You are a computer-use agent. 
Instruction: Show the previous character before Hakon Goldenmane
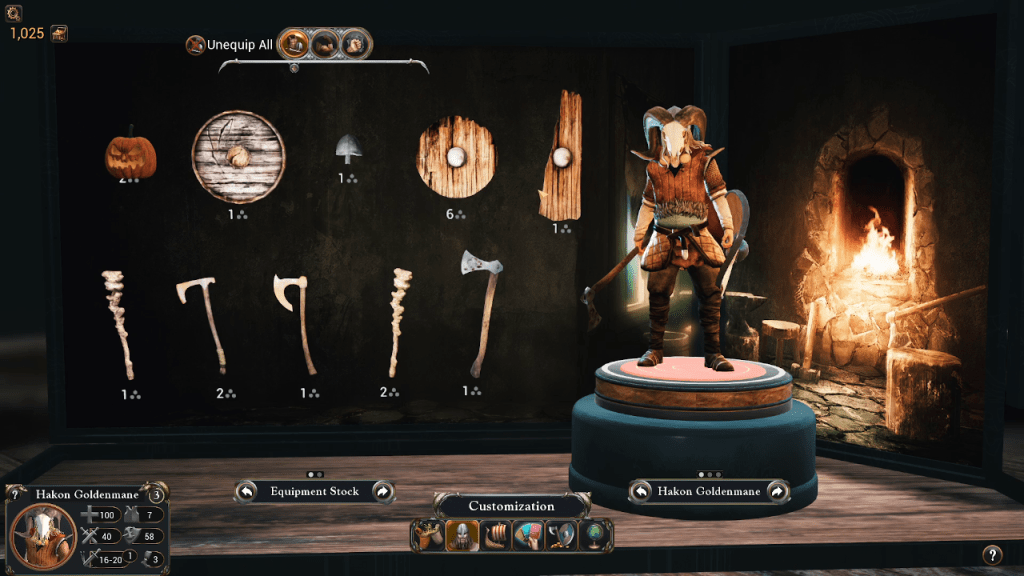point(641,491)
